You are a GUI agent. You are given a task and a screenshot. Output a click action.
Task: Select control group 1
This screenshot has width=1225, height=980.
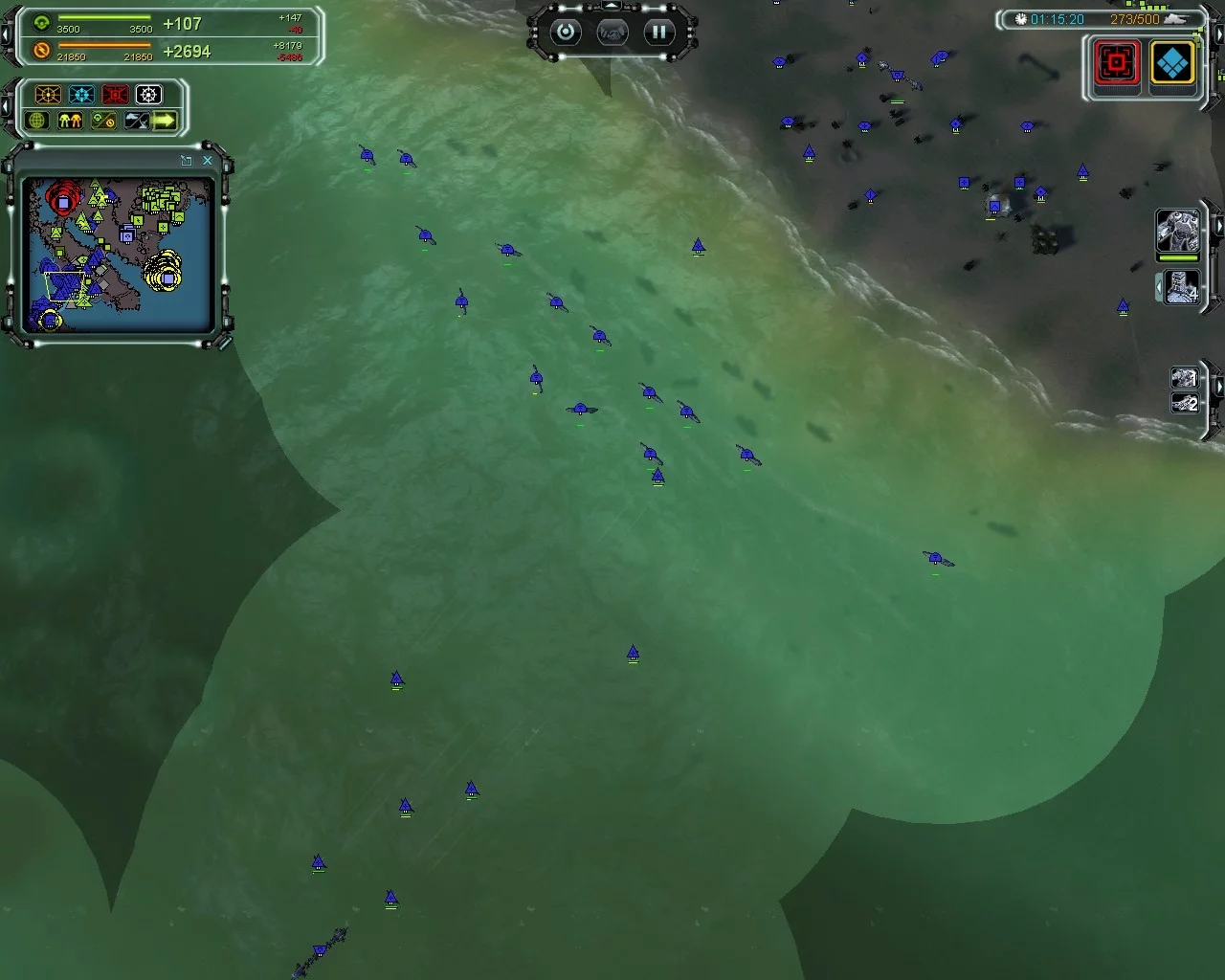pos(1185,378)
